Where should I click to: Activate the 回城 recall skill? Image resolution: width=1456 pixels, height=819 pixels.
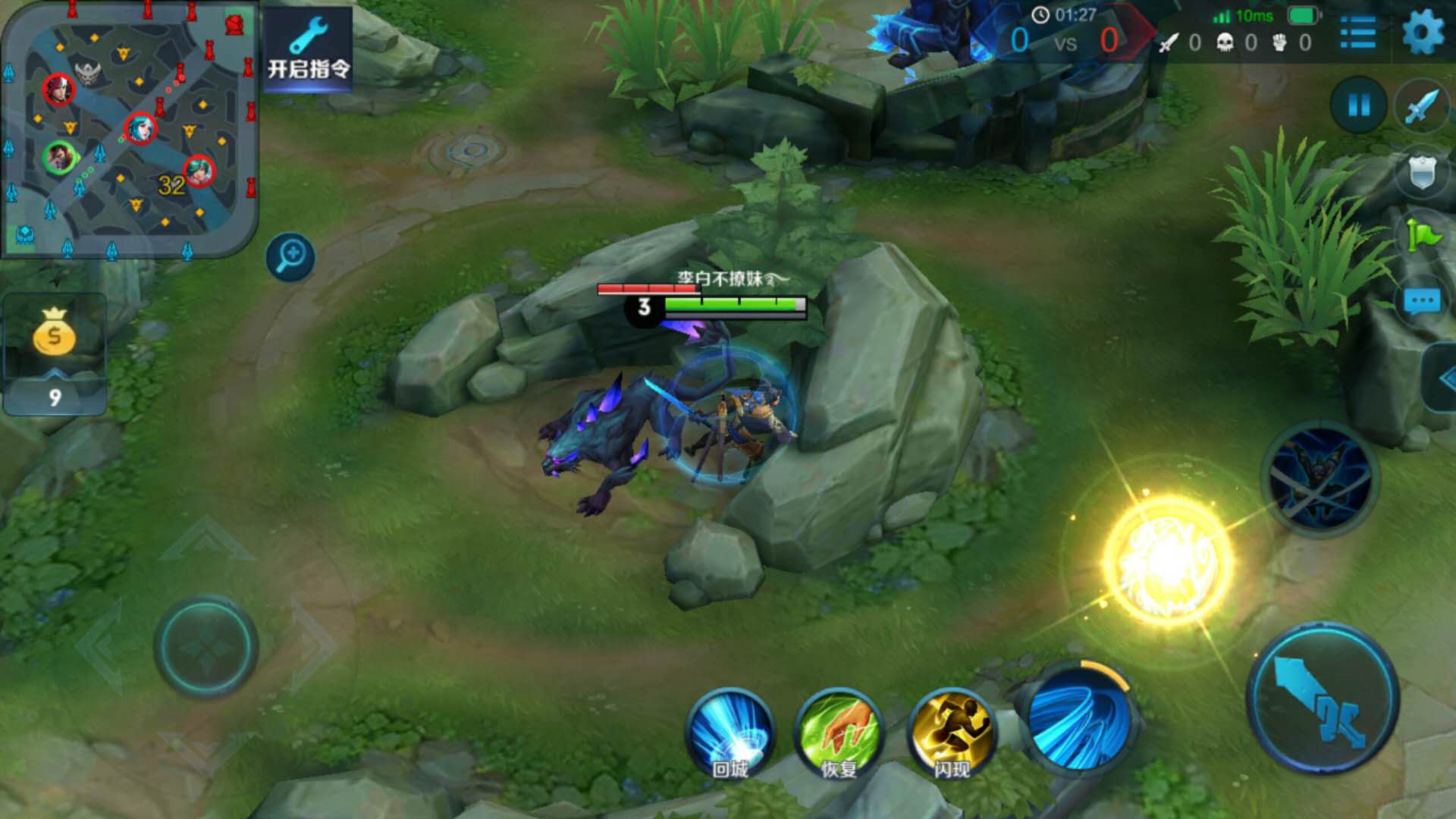click(731, 733)
